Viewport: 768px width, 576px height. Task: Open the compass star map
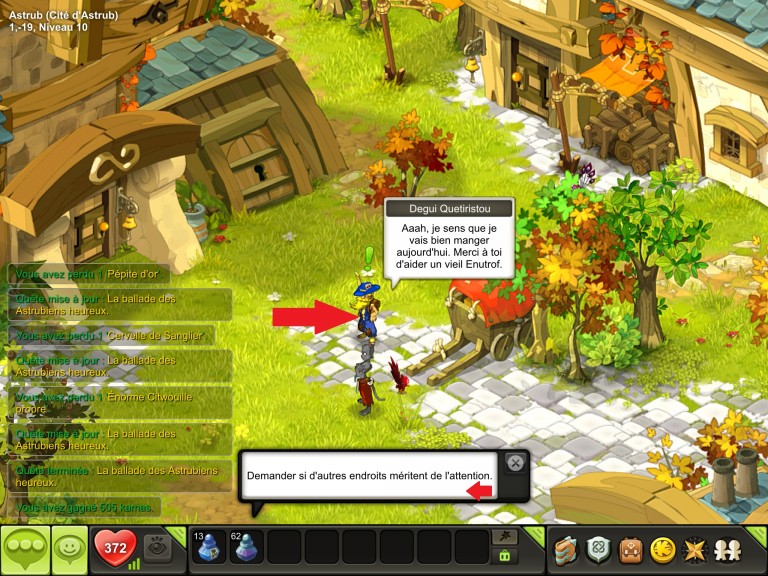click(x=693, y=549)
